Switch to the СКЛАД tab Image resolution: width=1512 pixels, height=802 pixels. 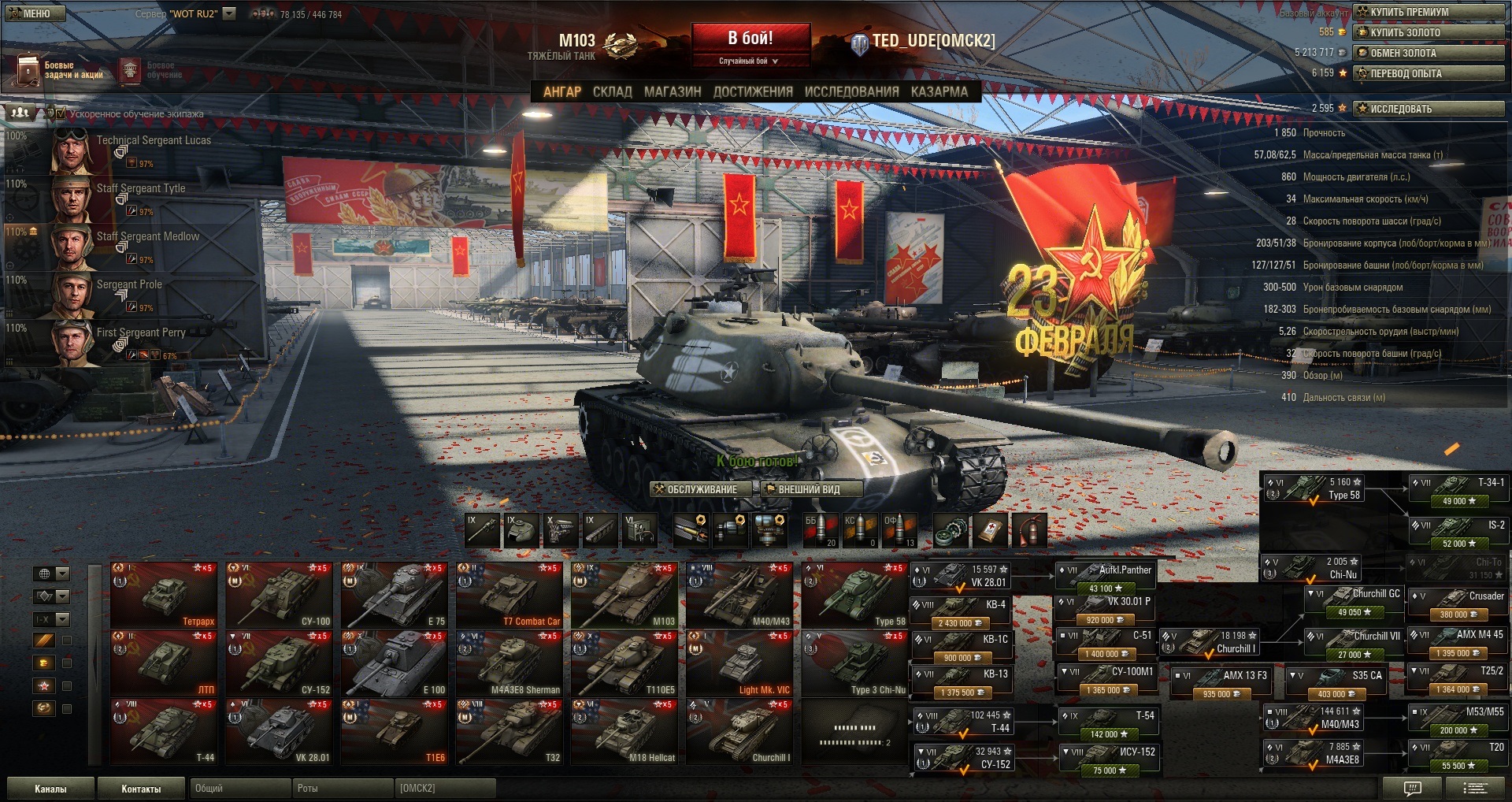tap(612, 91)
